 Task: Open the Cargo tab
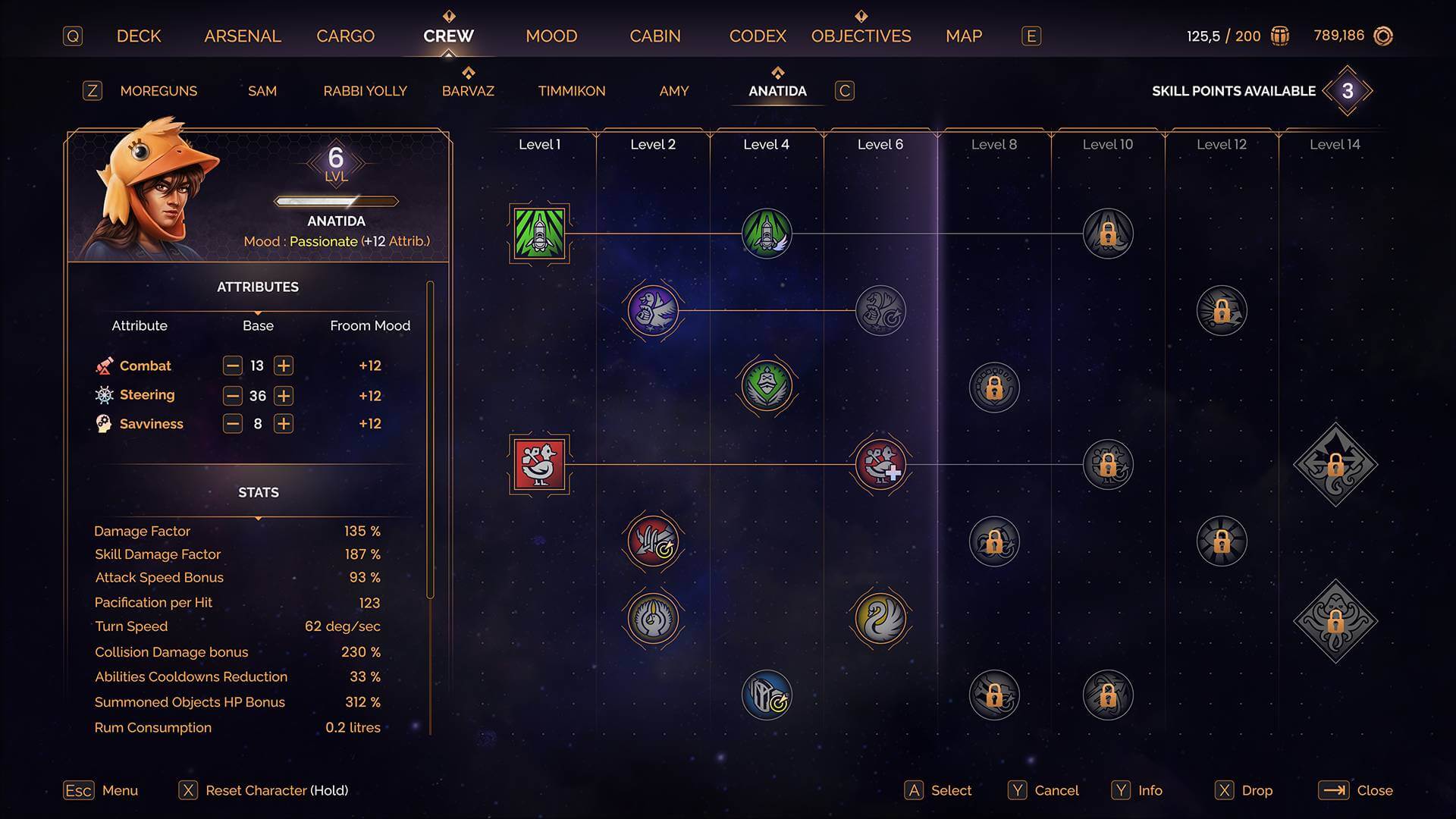[x=345, y=36]
